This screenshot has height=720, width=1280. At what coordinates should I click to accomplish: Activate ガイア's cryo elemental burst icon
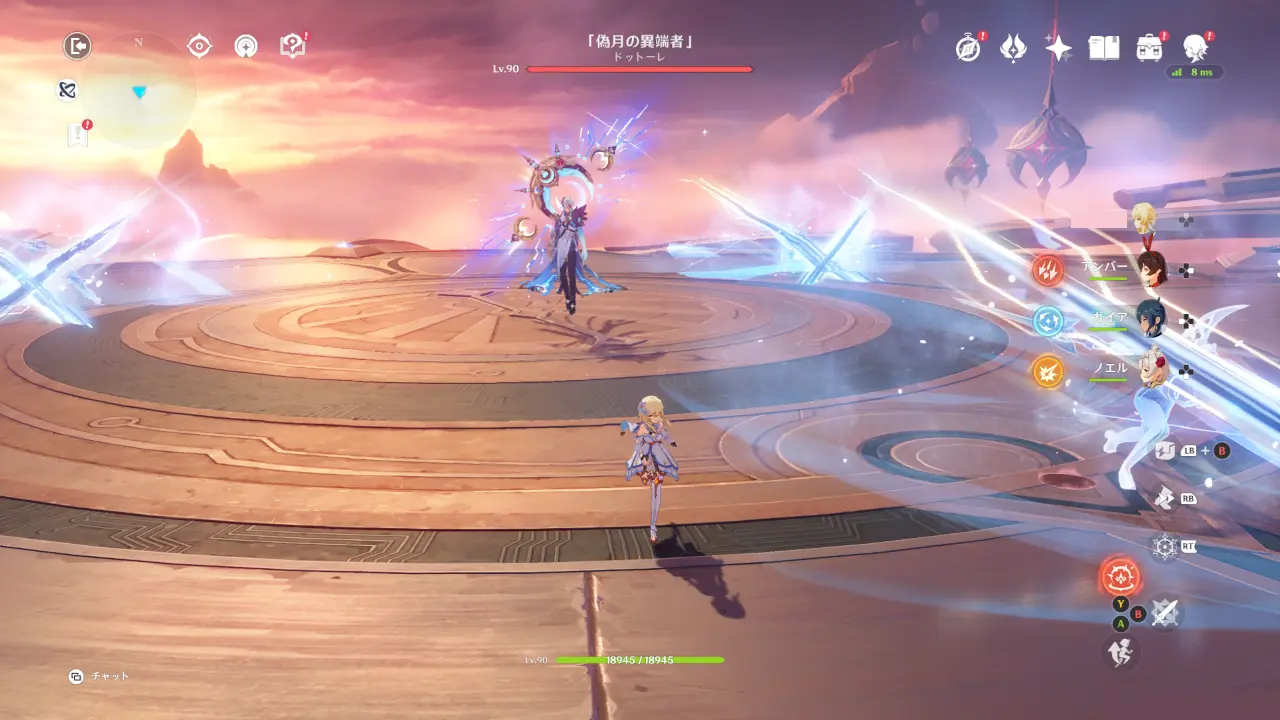coord(1048,320)
